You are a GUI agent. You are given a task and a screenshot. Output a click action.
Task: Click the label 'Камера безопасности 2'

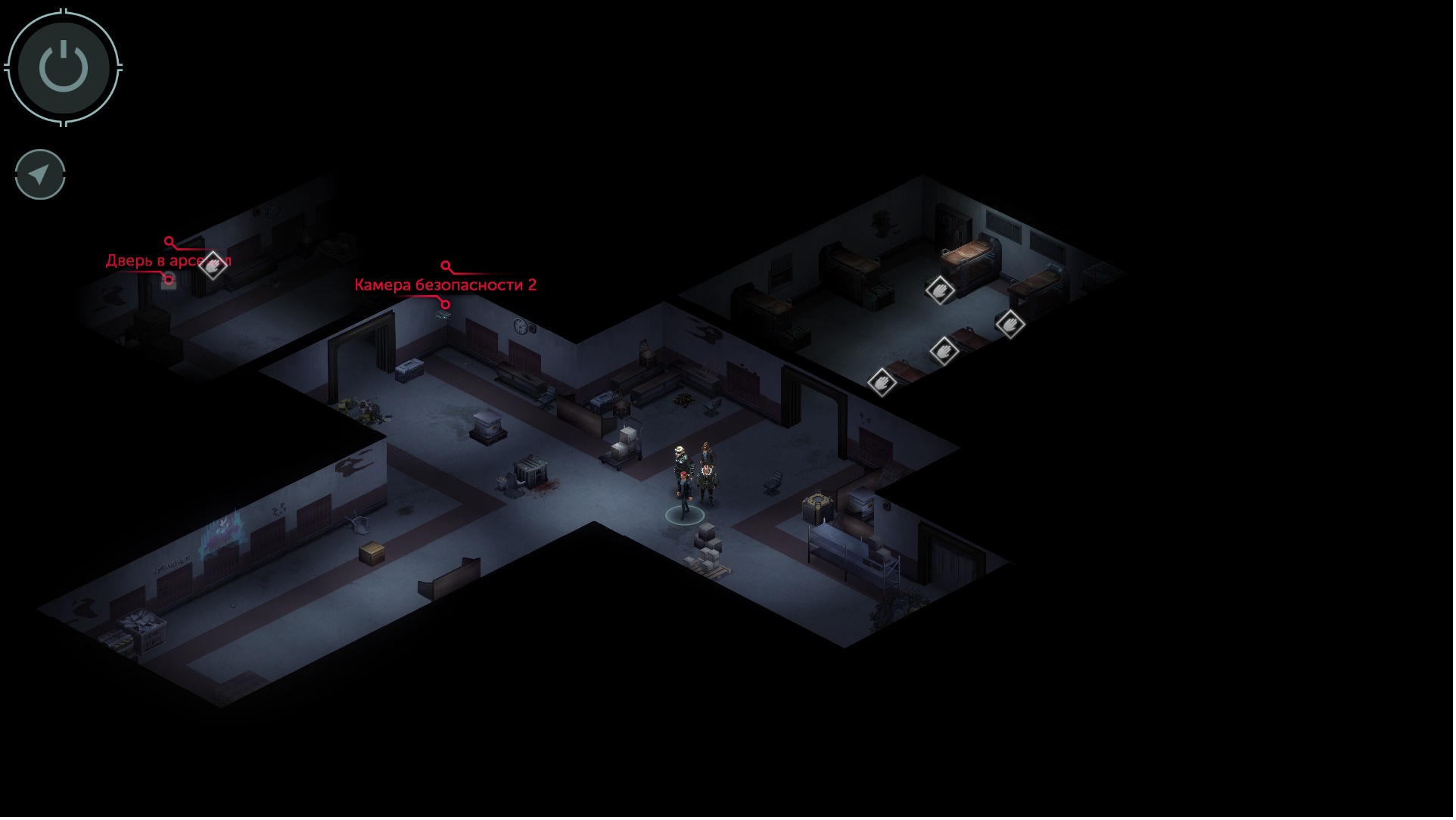point(445,285)
